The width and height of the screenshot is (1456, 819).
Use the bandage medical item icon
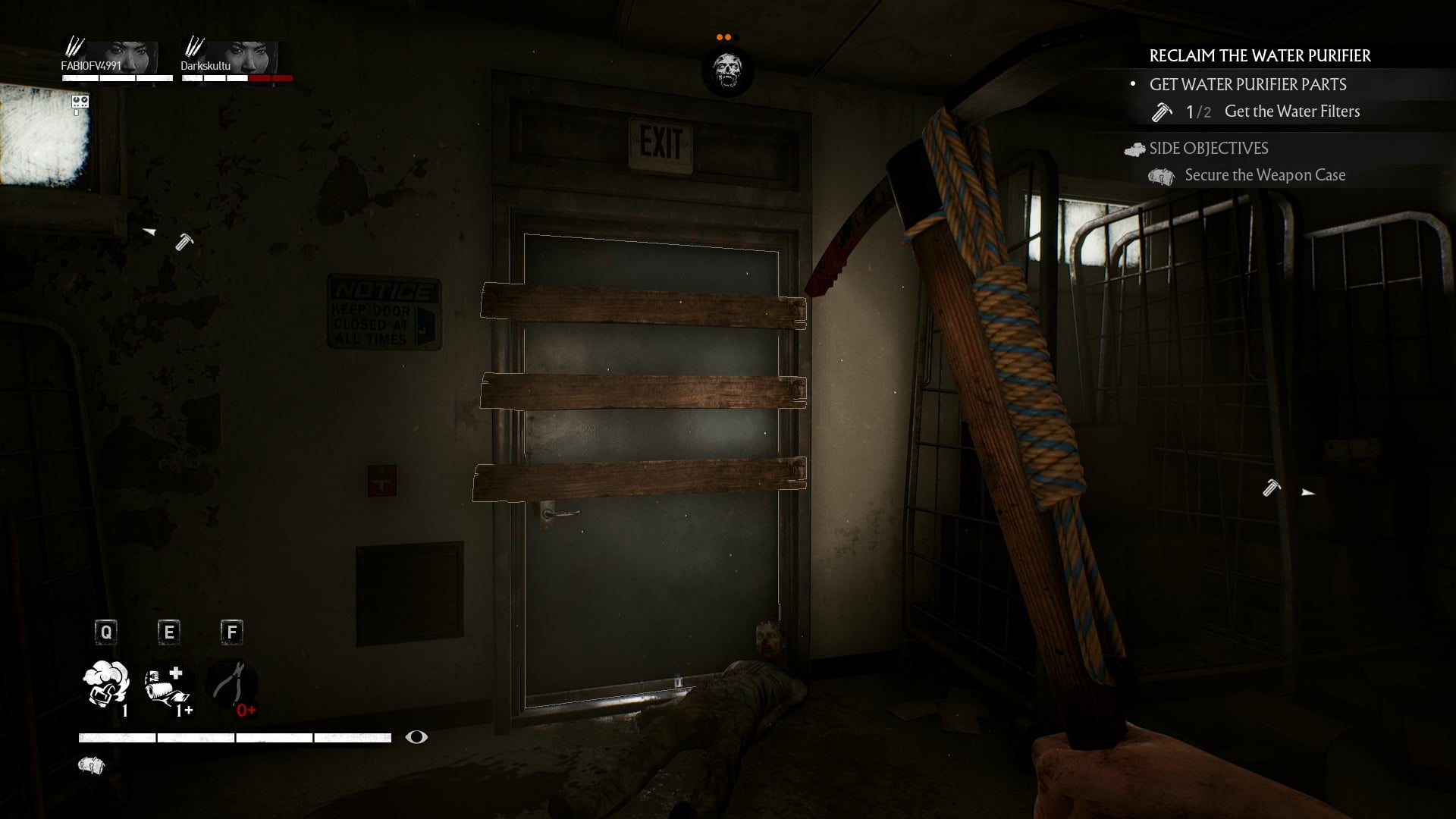(168, 686)
